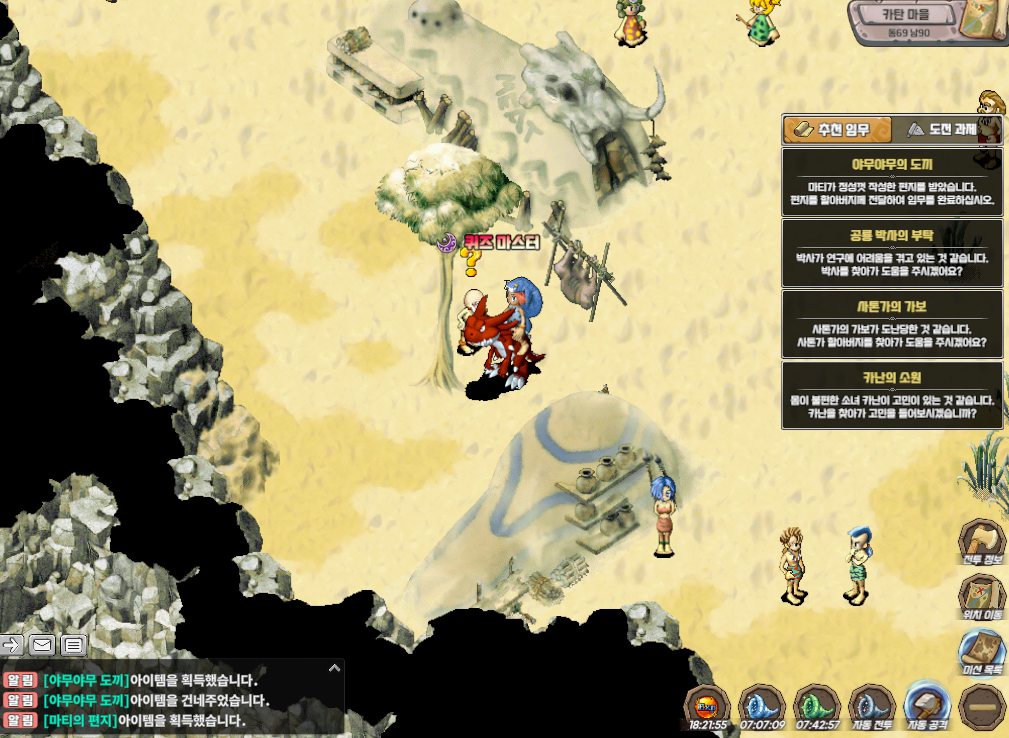Viewport: 1009px width, 738px height.
Task: Select the 카난의 소원 quest entry
Action: tap(892, 395)
